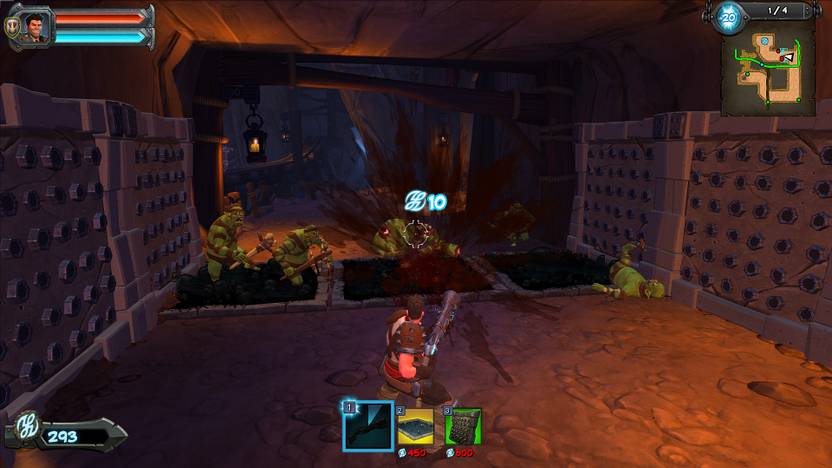Click the war mage portrait
The image size is (832, 468).
coord(33,26)
